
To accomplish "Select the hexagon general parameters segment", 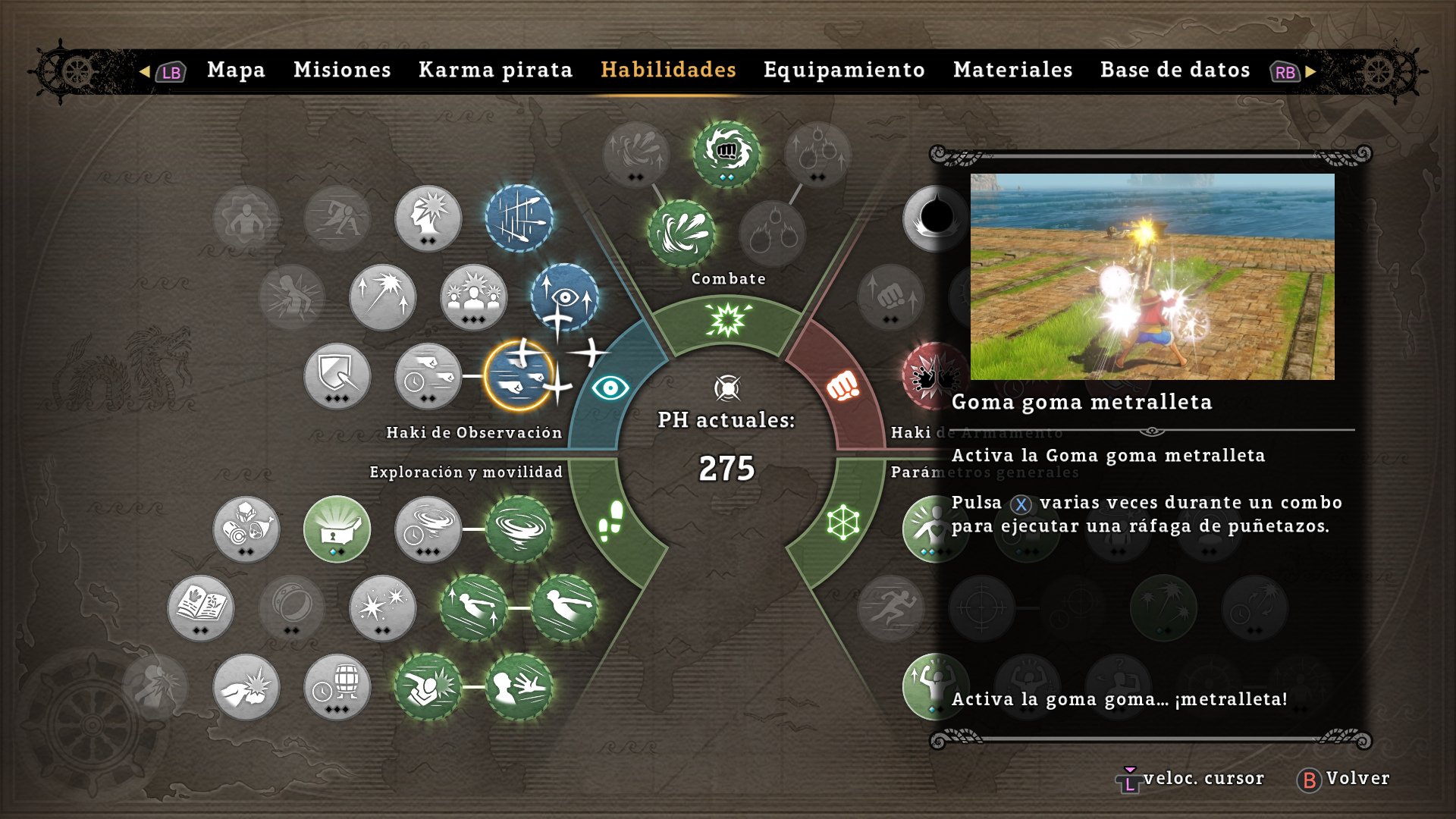I will 843,522.
